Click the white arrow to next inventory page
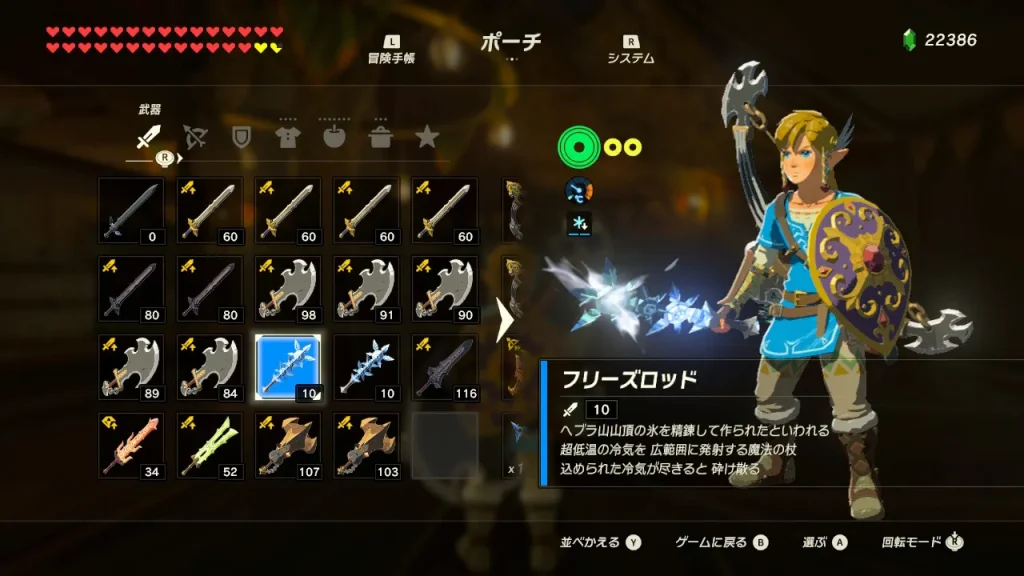The image size is (1024, 576). (506, 321)
